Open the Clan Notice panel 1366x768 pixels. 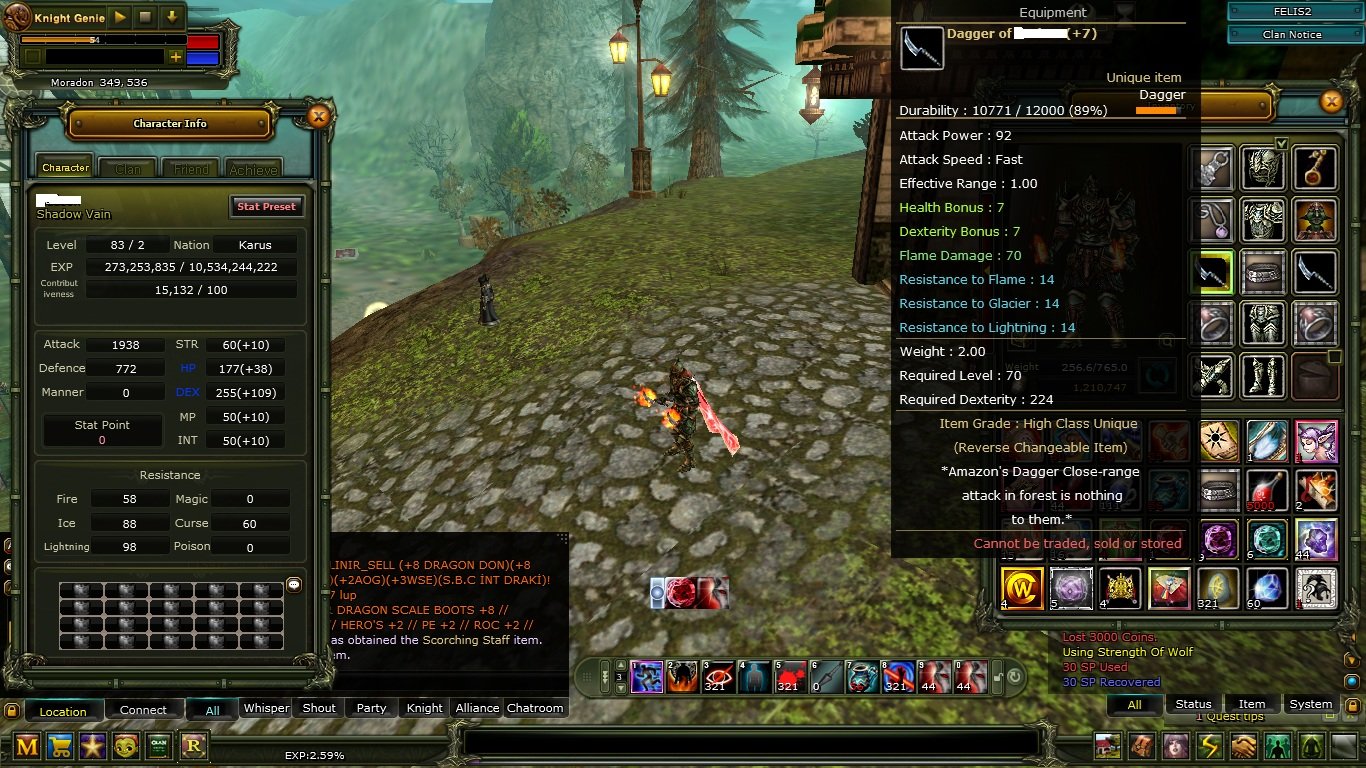click(1293, 33)
